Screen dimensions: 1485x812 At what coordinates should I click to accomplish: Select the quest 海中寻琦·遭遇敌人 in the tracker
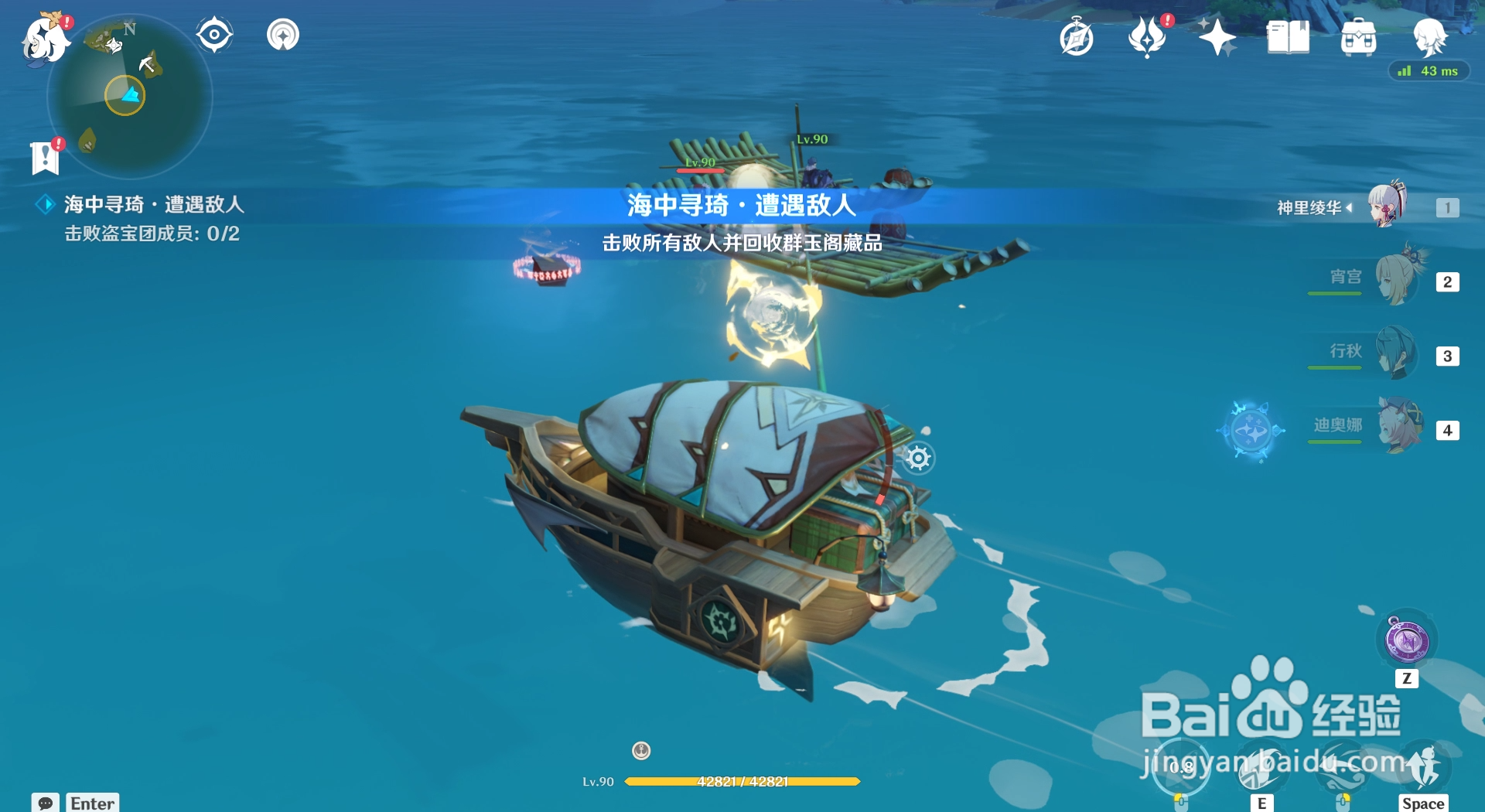click(x=152, y=206)
